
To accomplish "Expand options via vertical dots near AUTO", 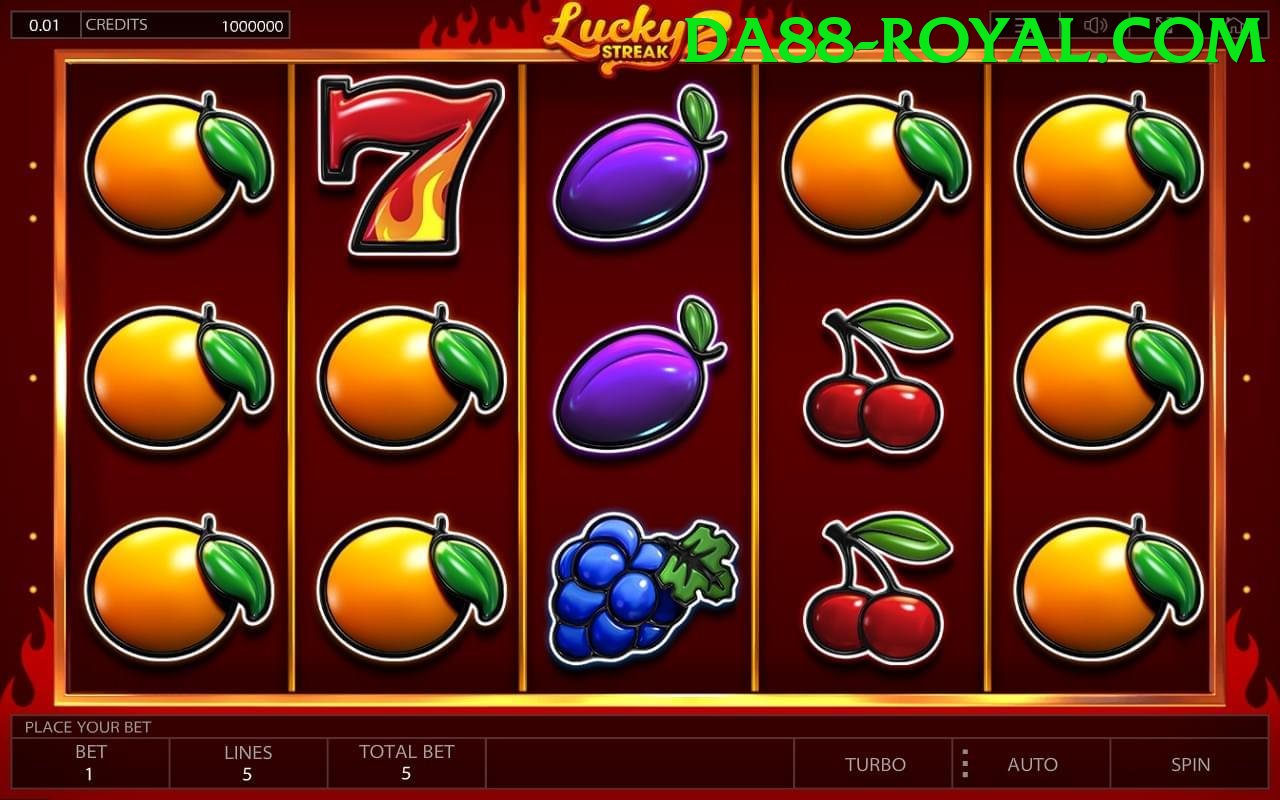I will [966, 764].
